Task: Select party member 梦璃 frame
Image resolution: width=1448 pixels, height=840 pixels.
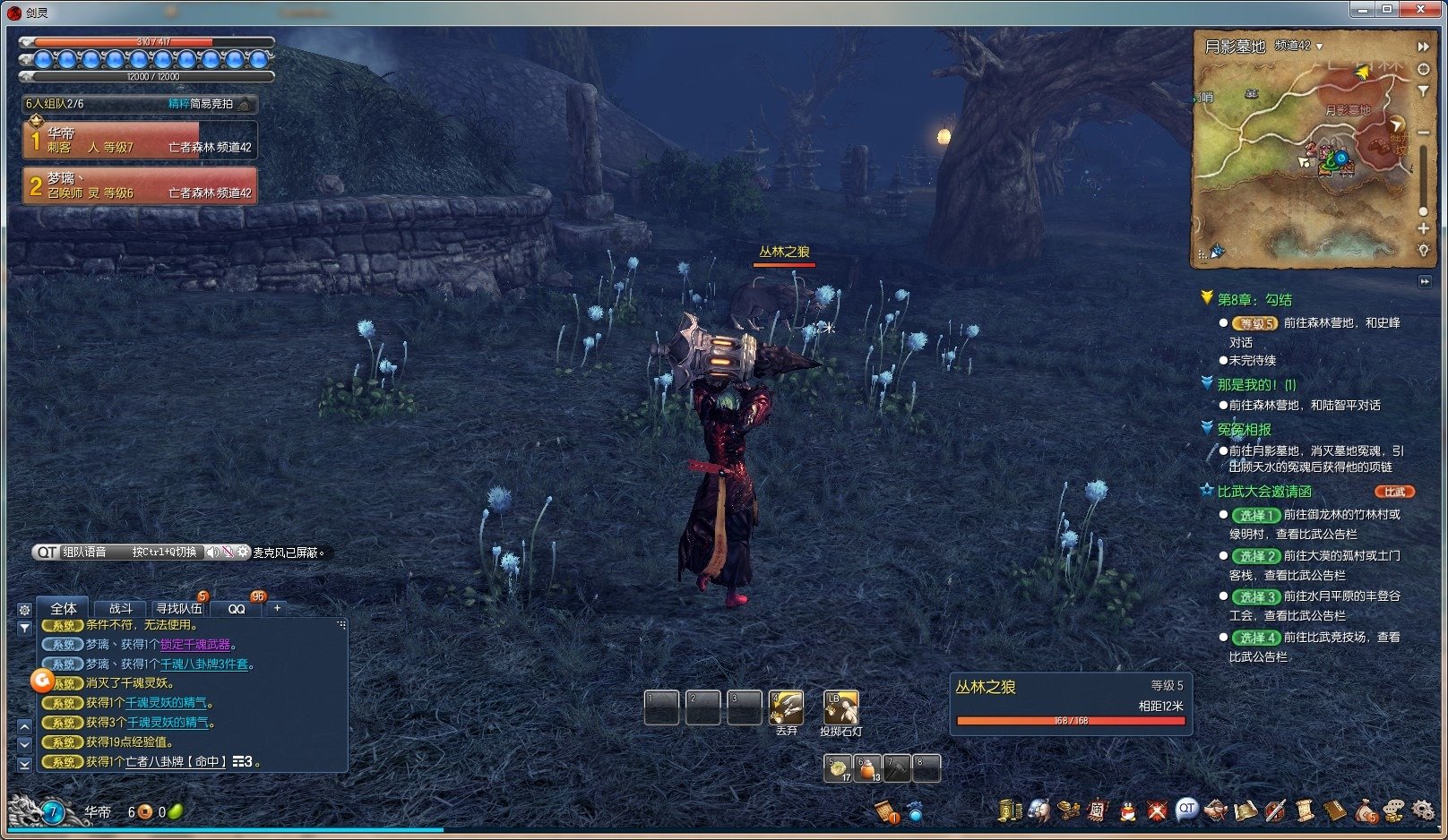Action: coord(140,185)
